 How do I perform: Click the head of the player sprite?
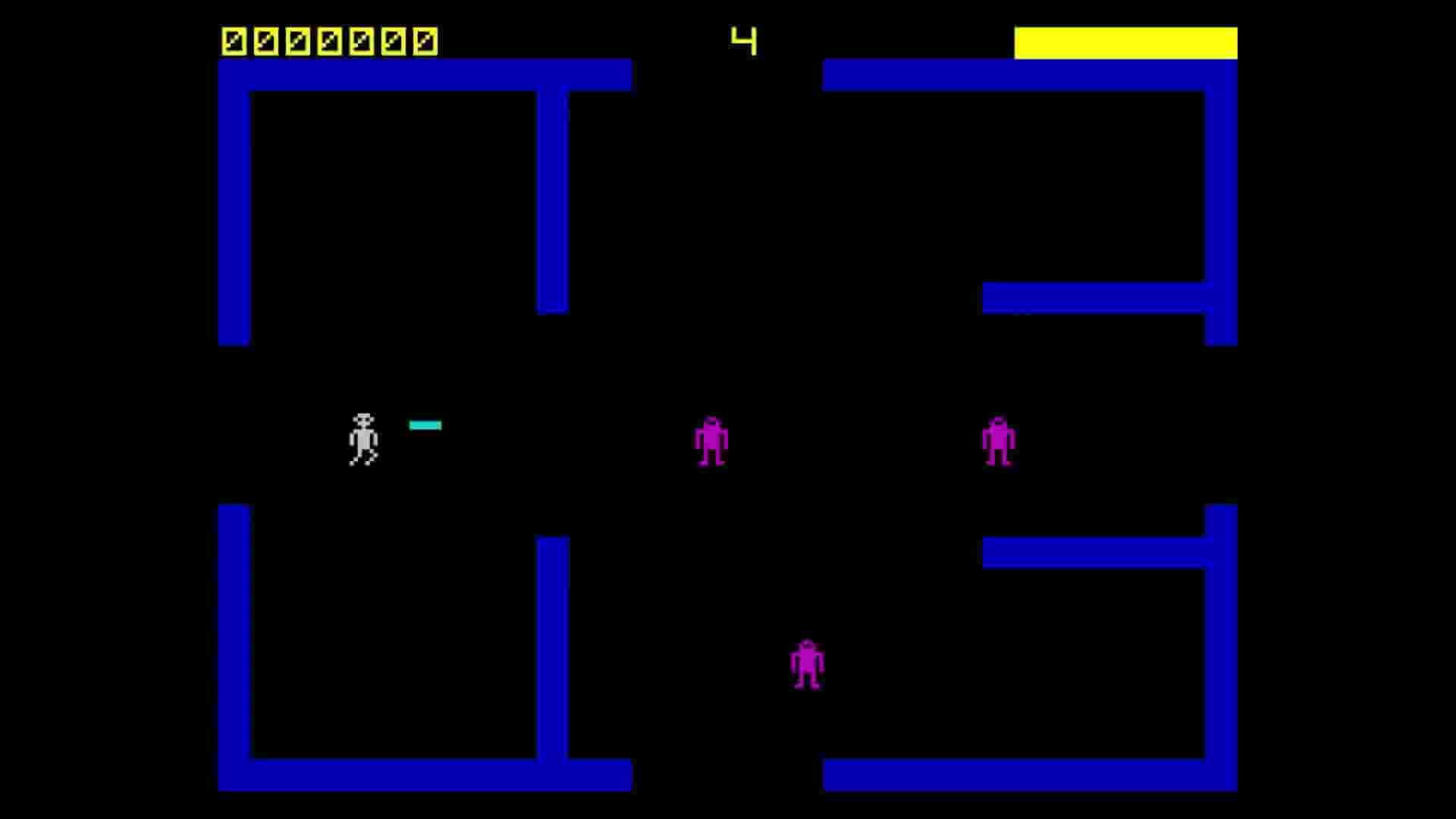364,419
